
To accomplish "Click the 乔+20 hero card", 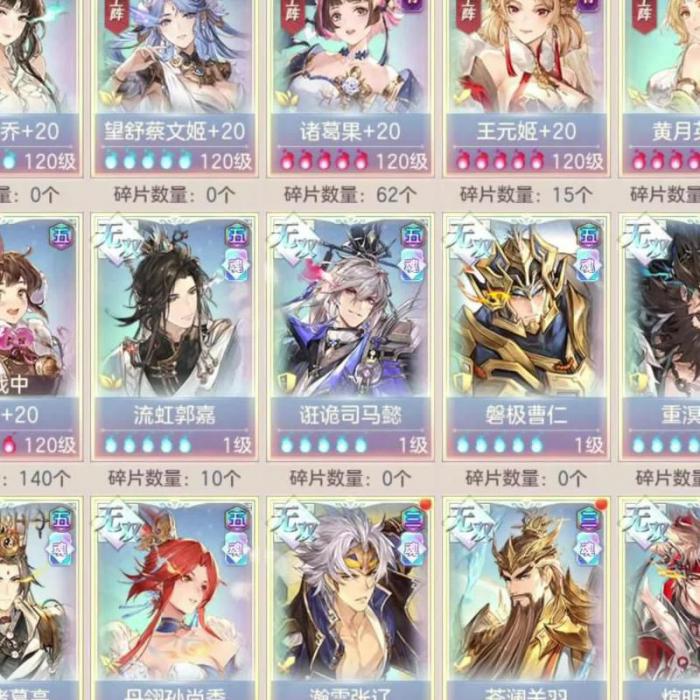I will point(37,80).
